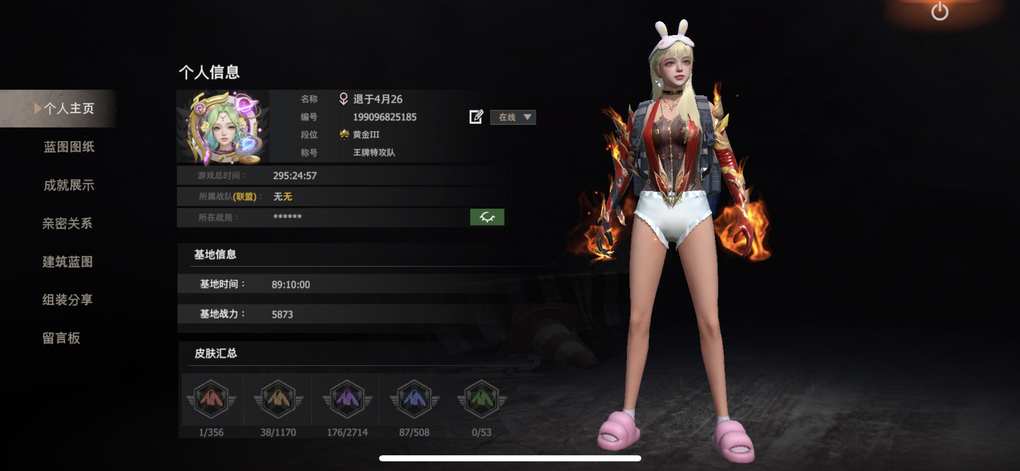Click the green eye visibility toggle button

click(487, 216)
